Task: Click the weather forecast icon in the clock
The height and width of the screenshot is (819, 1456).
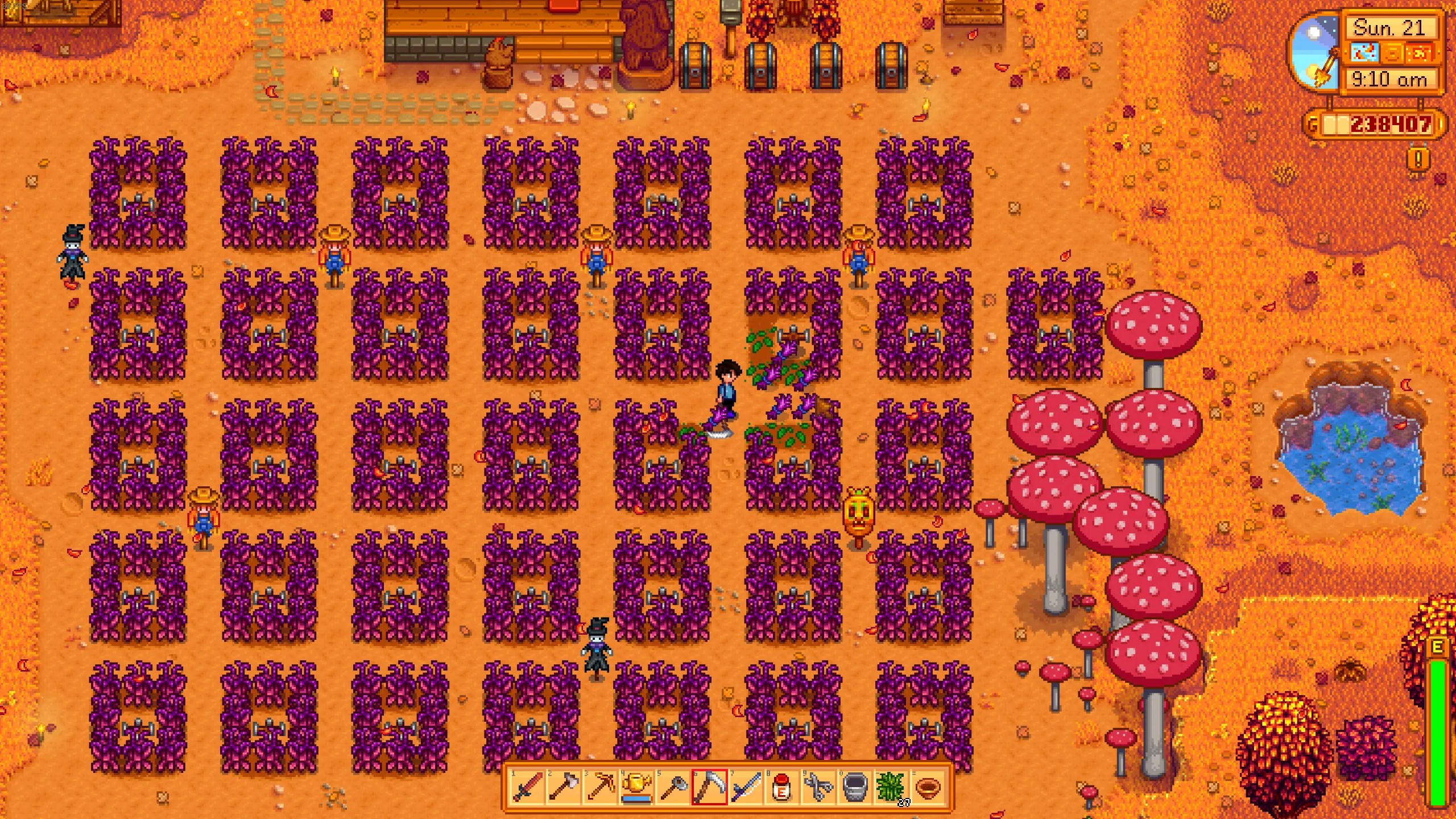Action: tap(1366, 53)
